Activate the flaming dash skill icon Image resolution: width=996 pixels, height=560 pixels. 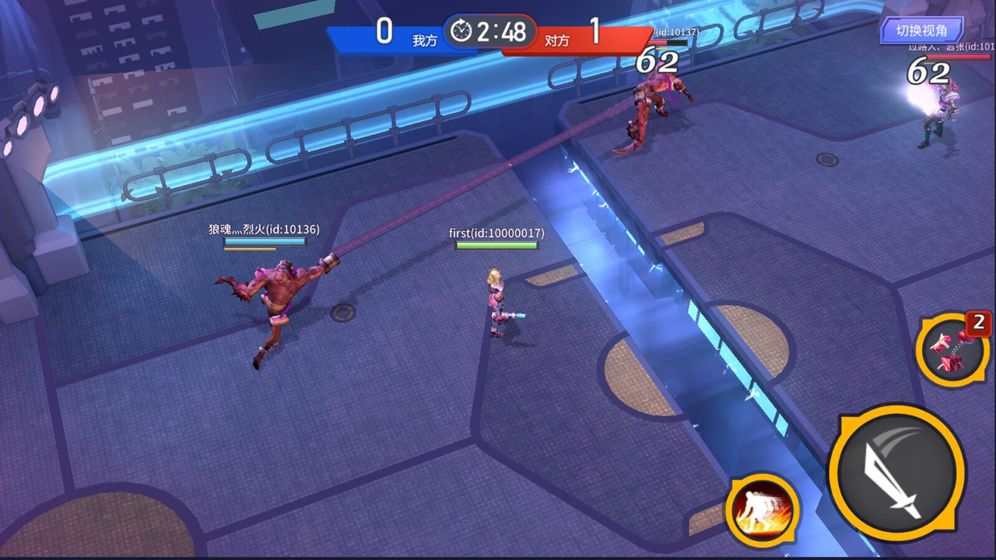pos(761,504)
